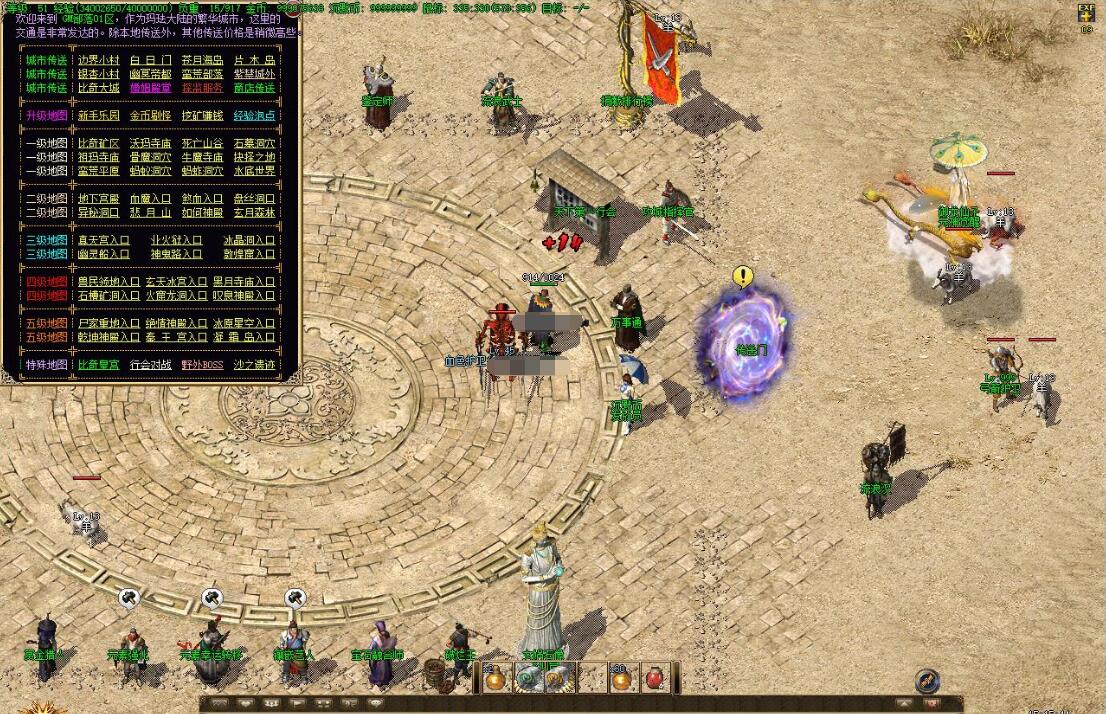Select the red 探监服务 link
The image size is (1106, 714).
[203, 88]
